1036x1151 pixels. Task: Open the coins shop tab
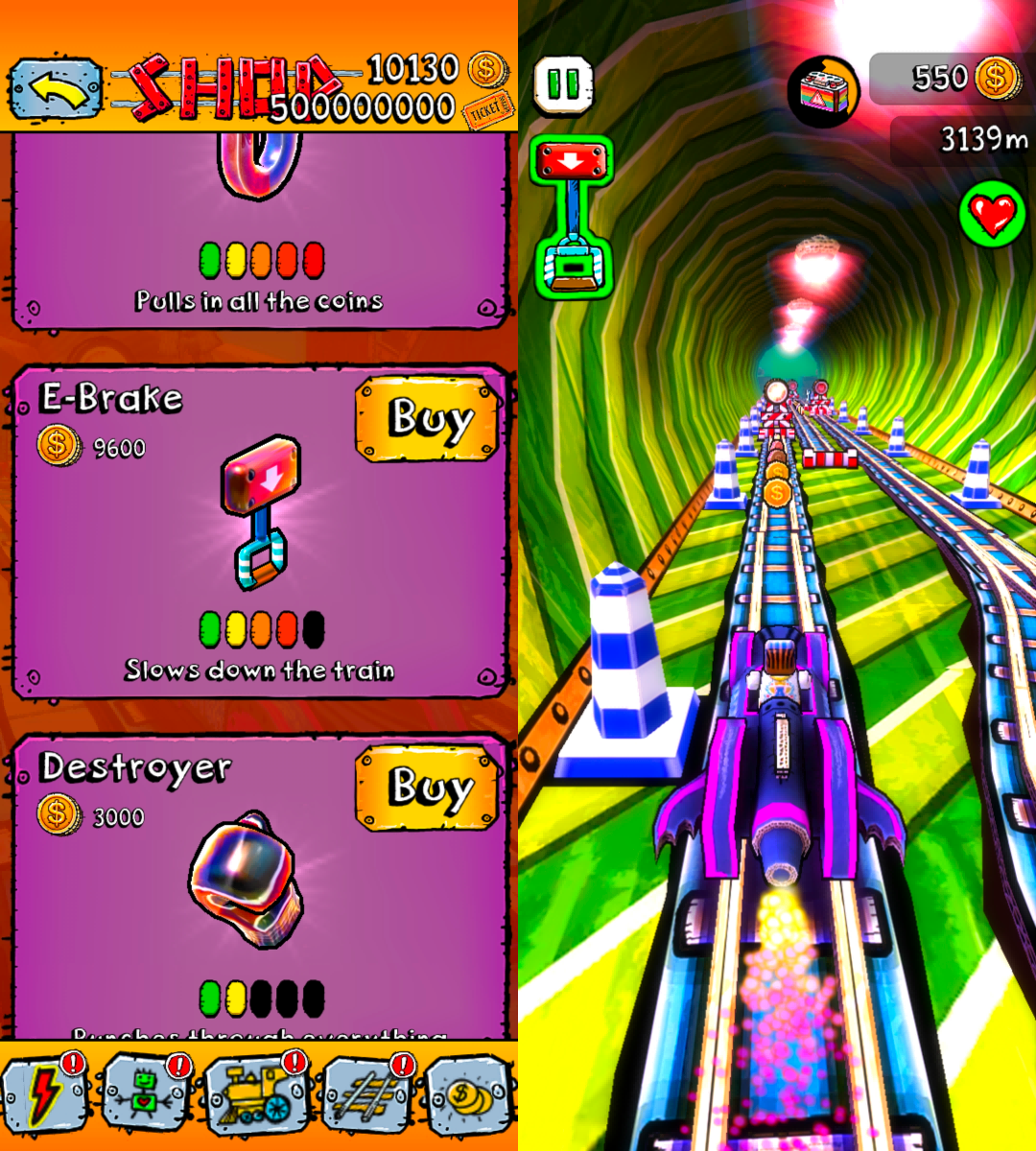click(x=470, y=1094)
